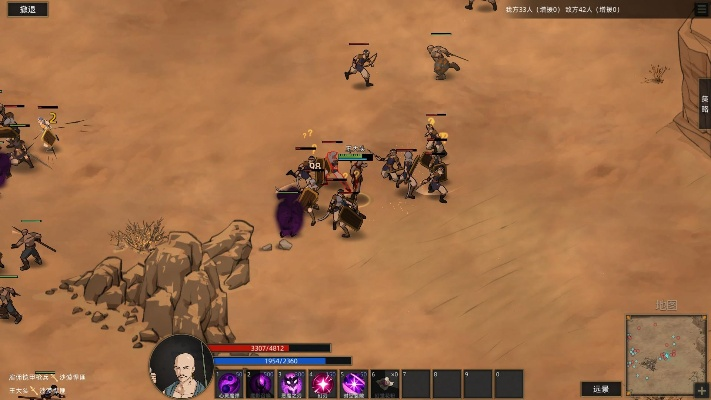
Task: Activate the purple swirl skill in slot 1
Action: 230,384
